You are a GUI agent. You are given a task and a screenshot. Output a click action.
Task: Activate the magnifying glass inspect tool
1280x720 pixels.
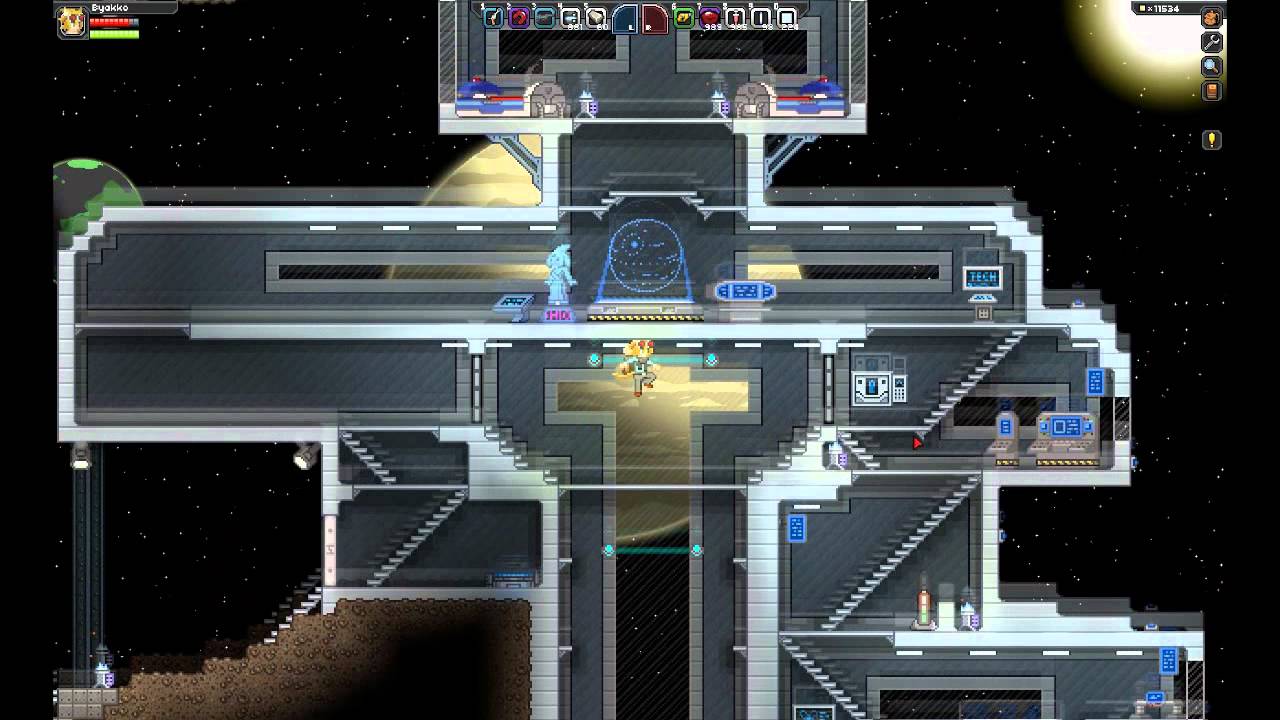pyautogui.click(x=1211, y=67)
